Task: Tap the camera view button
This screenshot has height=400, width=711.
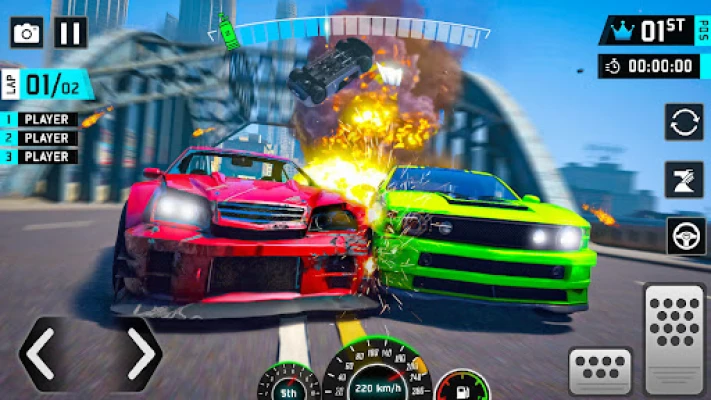Action: 27,32
